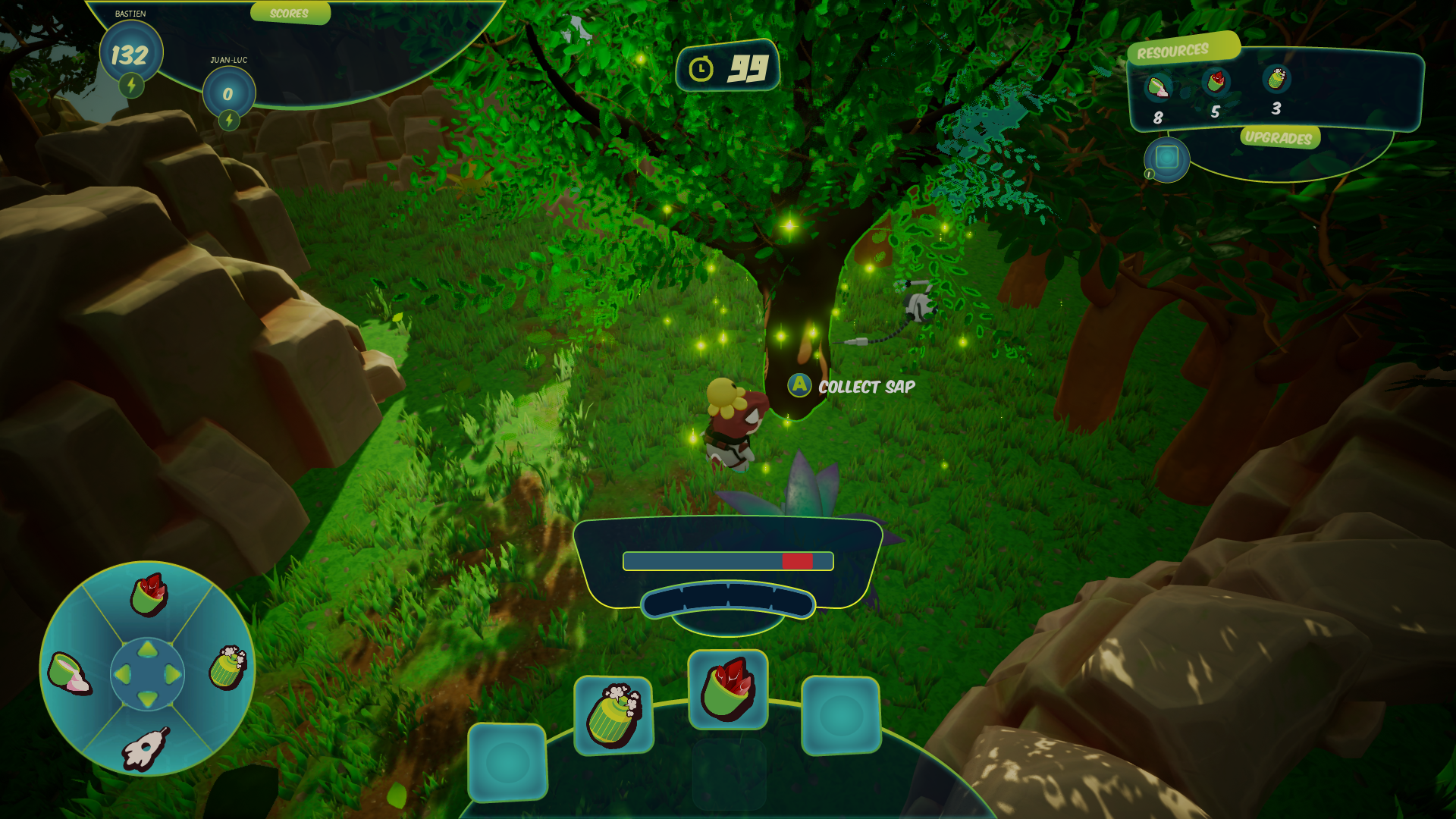Click the yellow grenade resource icon
The height and width of the screenshot is (819, 1456).
point(1276,78)
